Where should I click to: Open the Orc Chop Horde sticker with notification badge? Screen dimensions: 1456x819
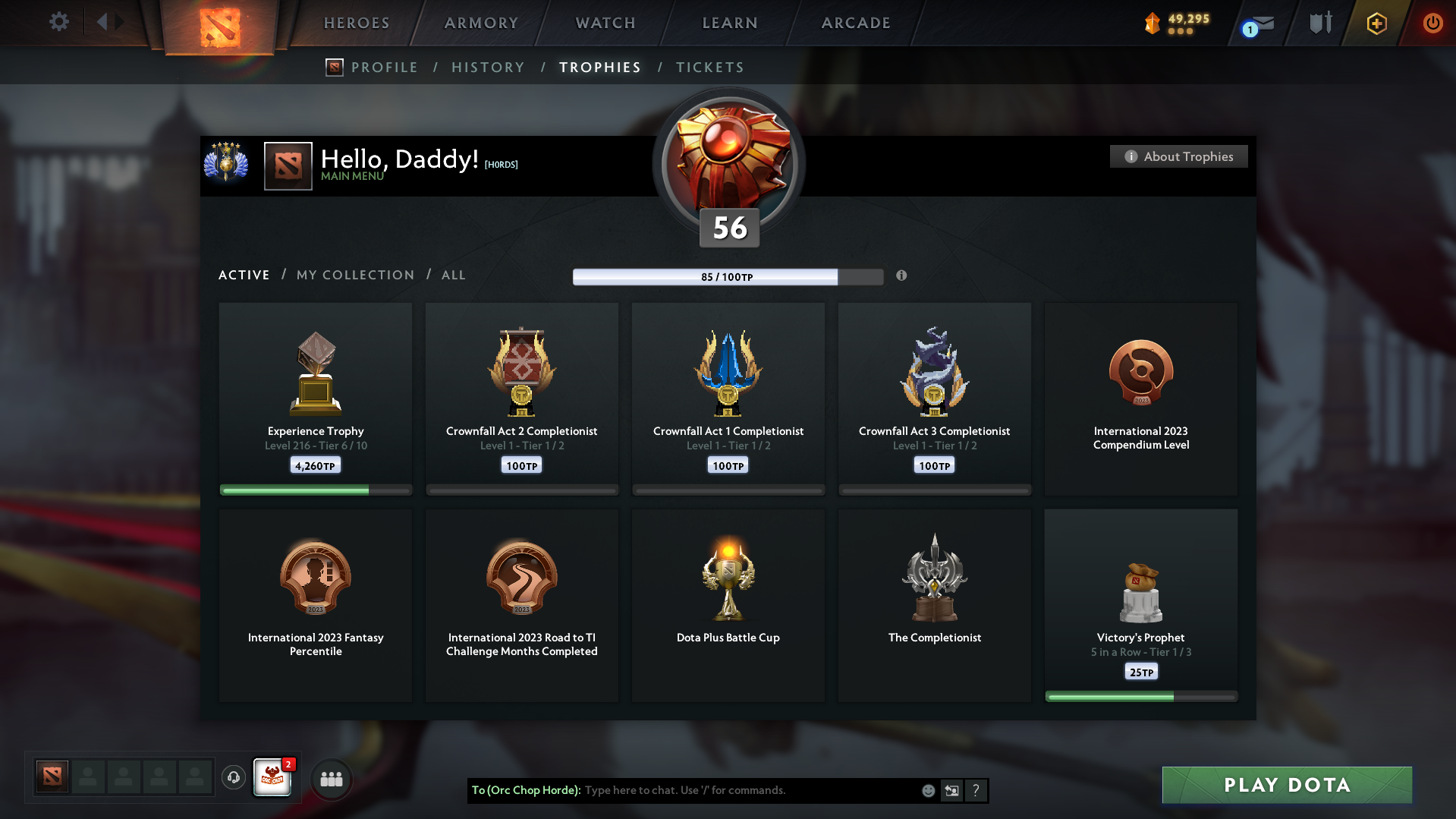272,777
